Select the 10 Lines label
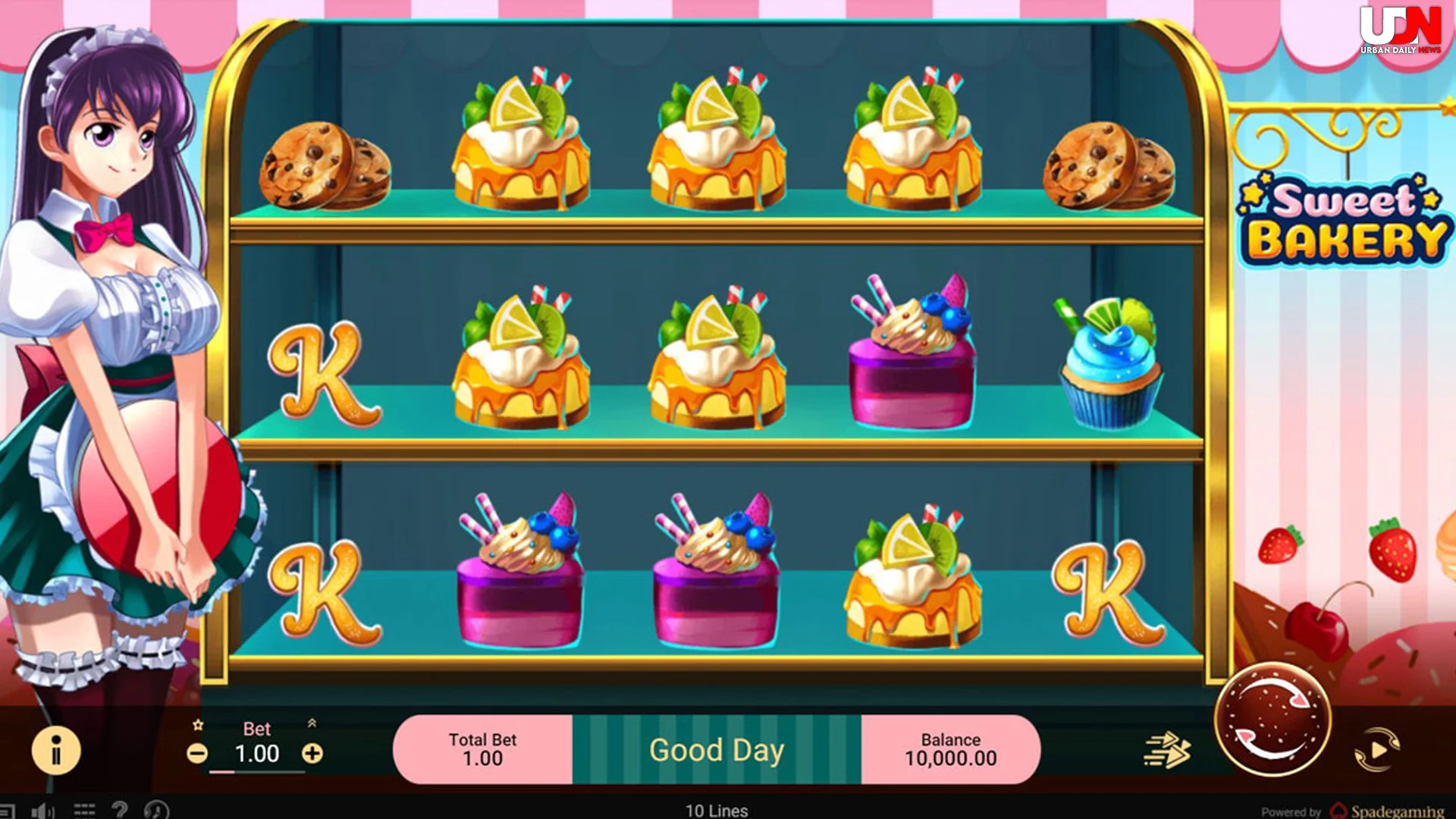This screenshot has width=1456, height=819. point(716,811)
